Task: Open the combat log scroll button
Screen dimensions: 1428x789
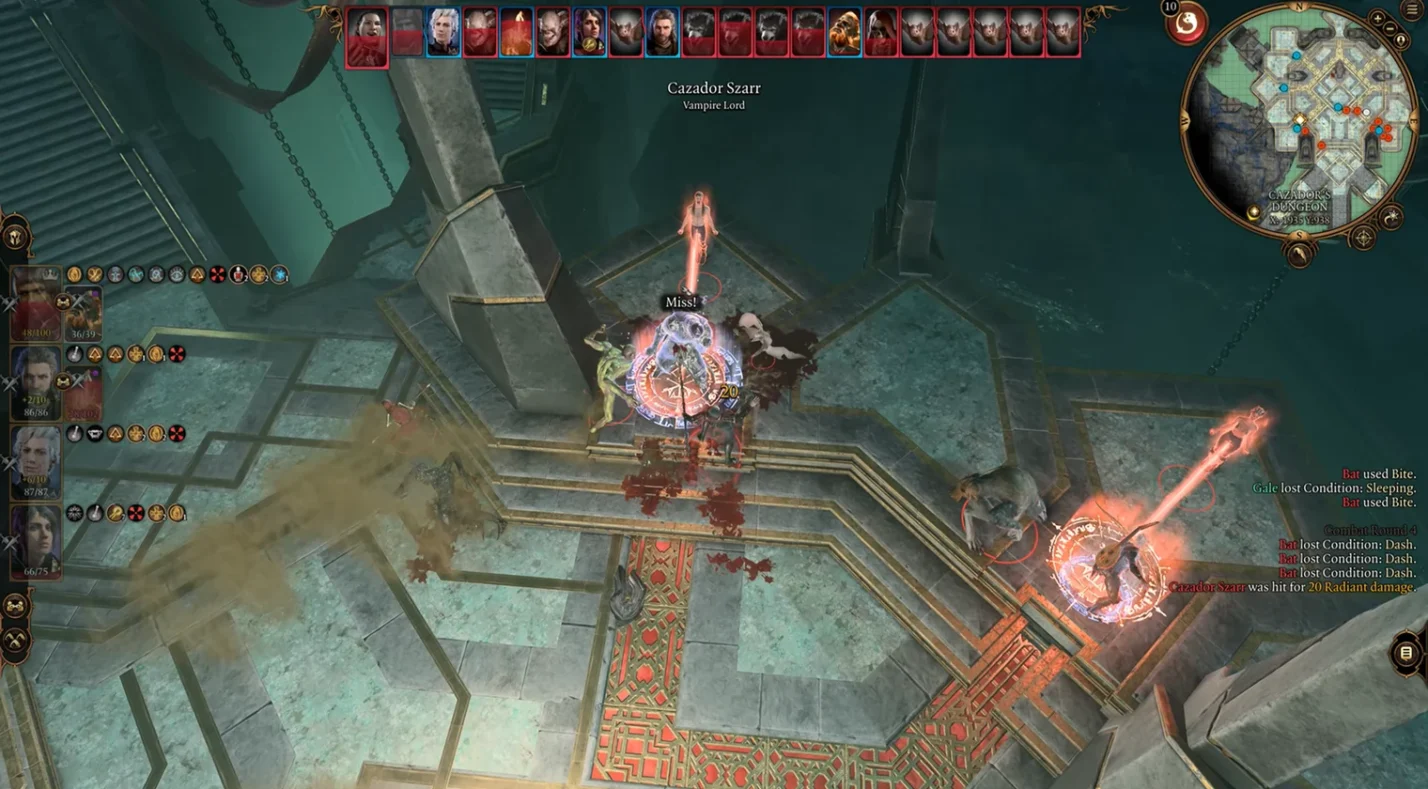Action: pos(1406,653)
